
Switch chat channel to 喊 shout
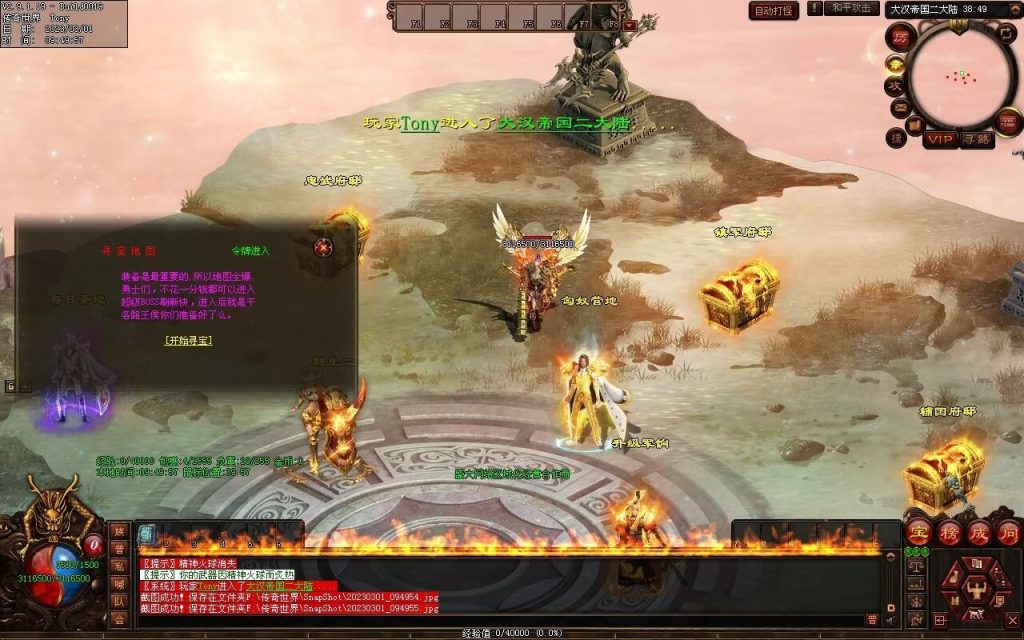coord(120,583)
